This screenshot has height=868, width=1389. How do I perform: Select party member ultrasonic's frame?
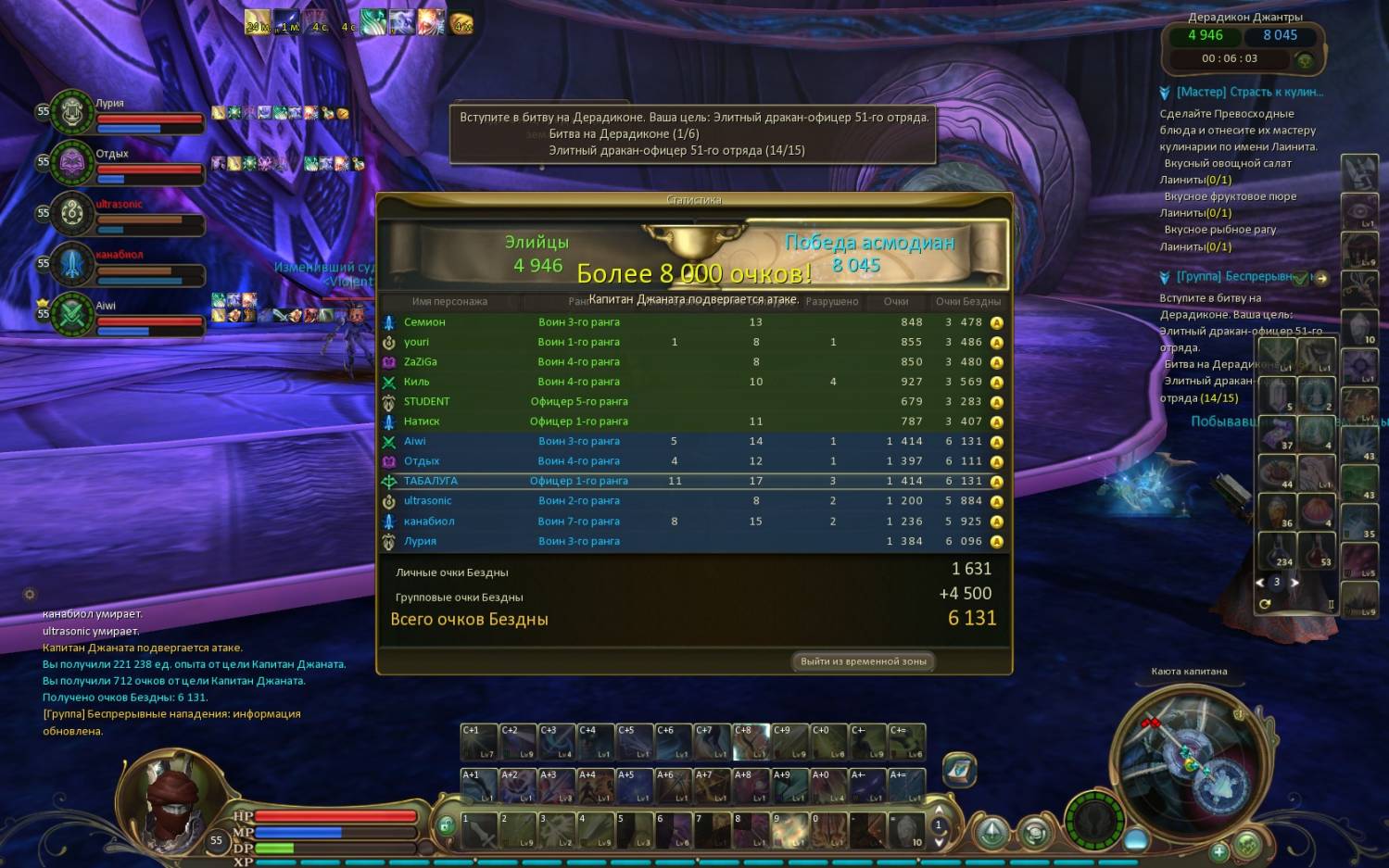click(72, 214)
